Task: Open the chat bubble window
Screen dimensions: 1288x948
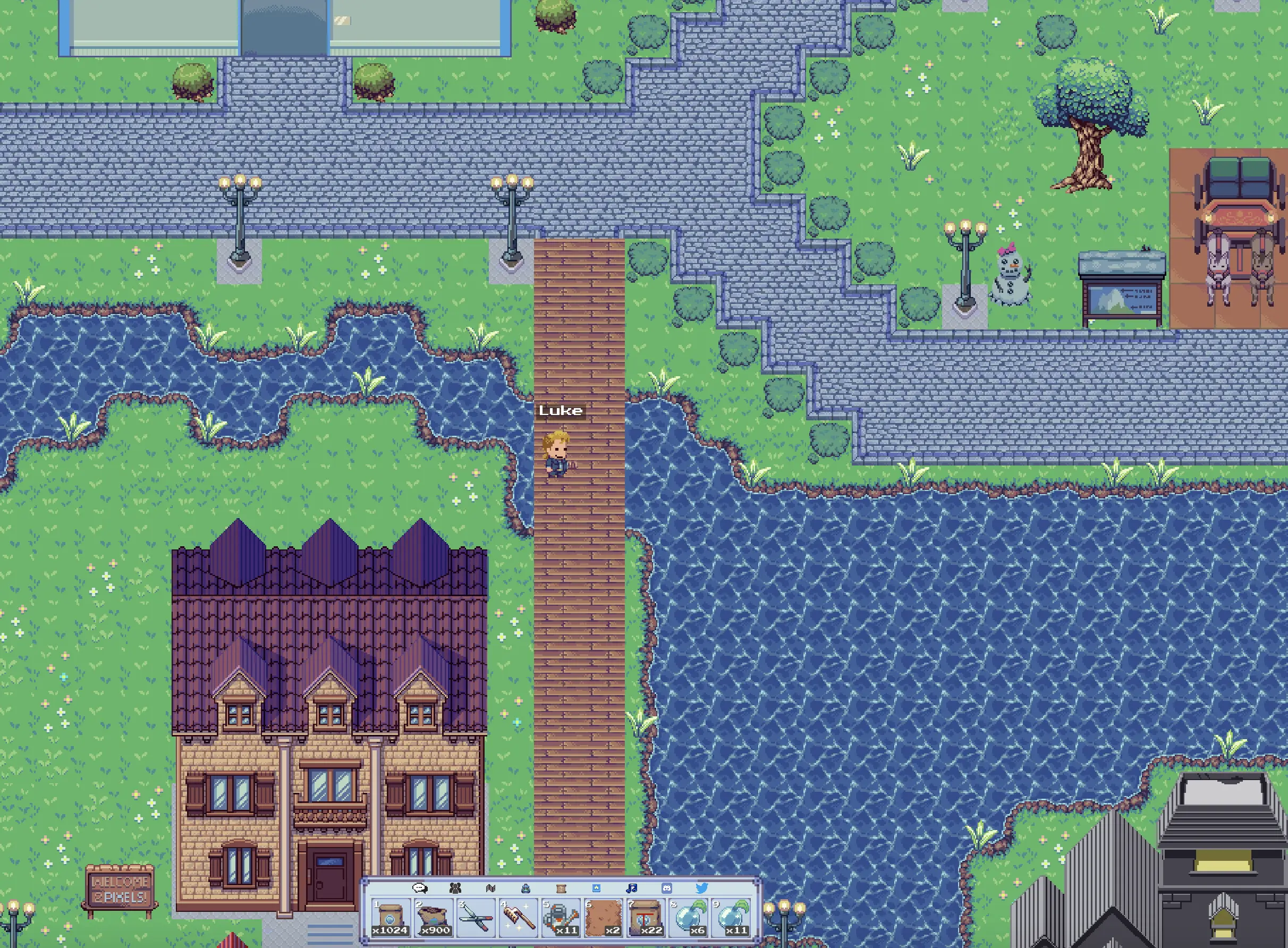Action: point(419,888)
